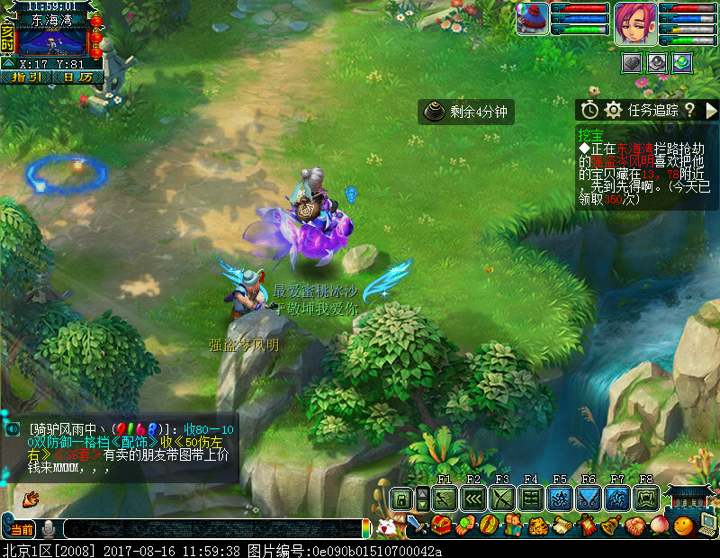Click the quest tracker question mark help
720x558 pixels.
point(689,110)
